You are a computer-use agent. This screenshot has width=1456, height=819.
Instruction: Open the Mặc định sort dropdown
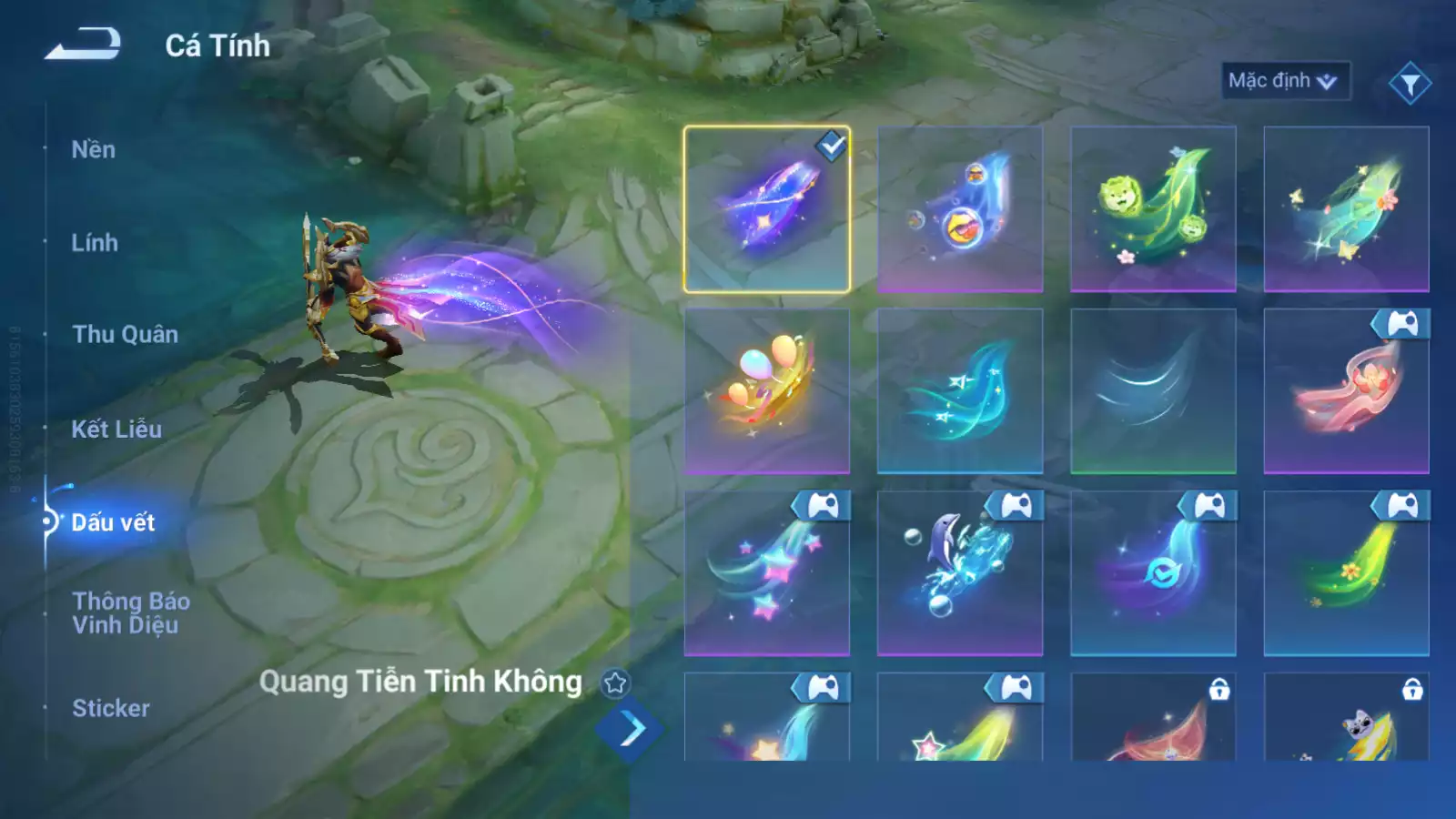click(x=1284, y=81)
